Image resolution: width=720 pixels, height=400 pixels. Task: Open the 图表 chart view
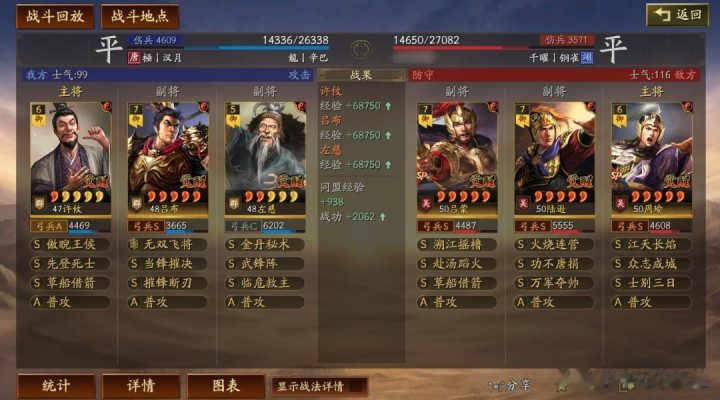[225, 385]
